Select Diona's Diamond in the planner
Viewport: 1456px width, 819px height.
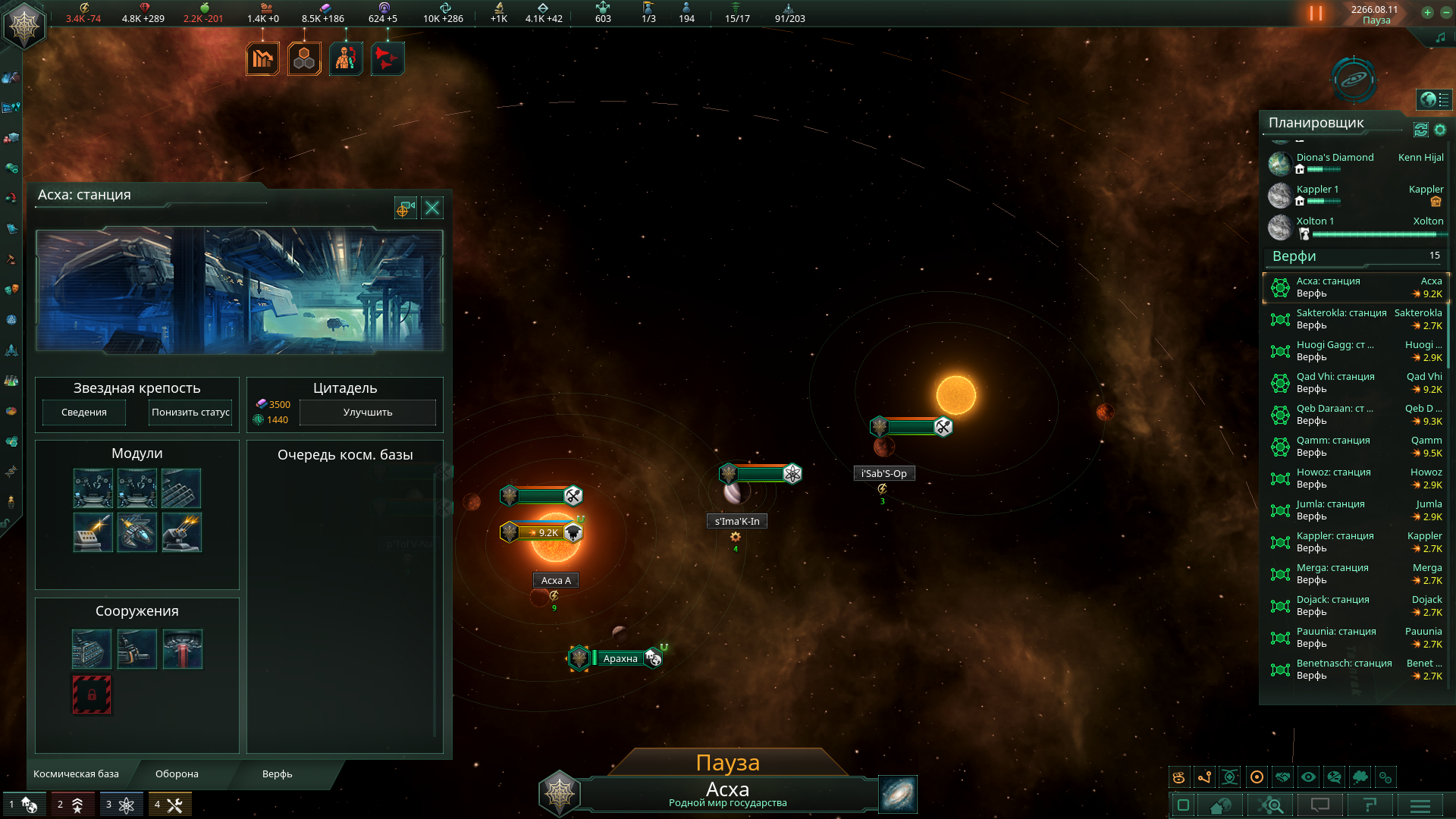tap(1335, 158)
